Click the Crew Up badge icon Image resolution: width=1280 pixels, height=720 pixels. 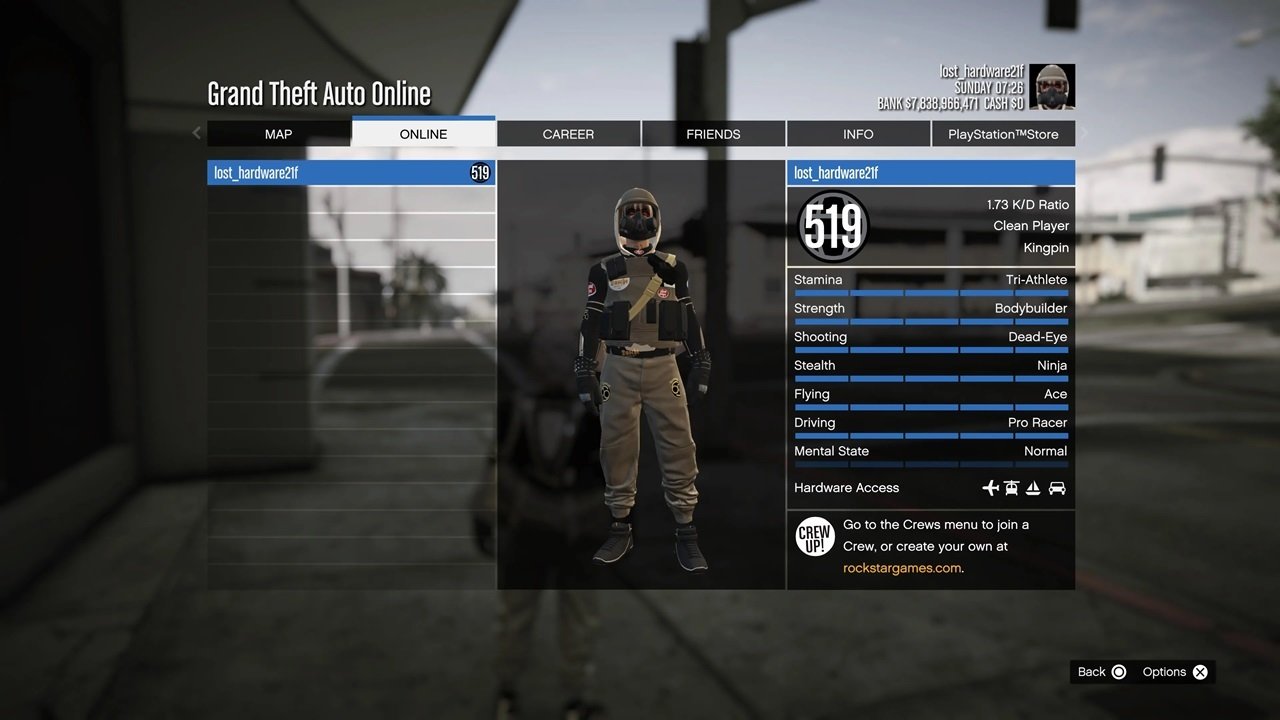pyautogui.click(x=815, y=537)
